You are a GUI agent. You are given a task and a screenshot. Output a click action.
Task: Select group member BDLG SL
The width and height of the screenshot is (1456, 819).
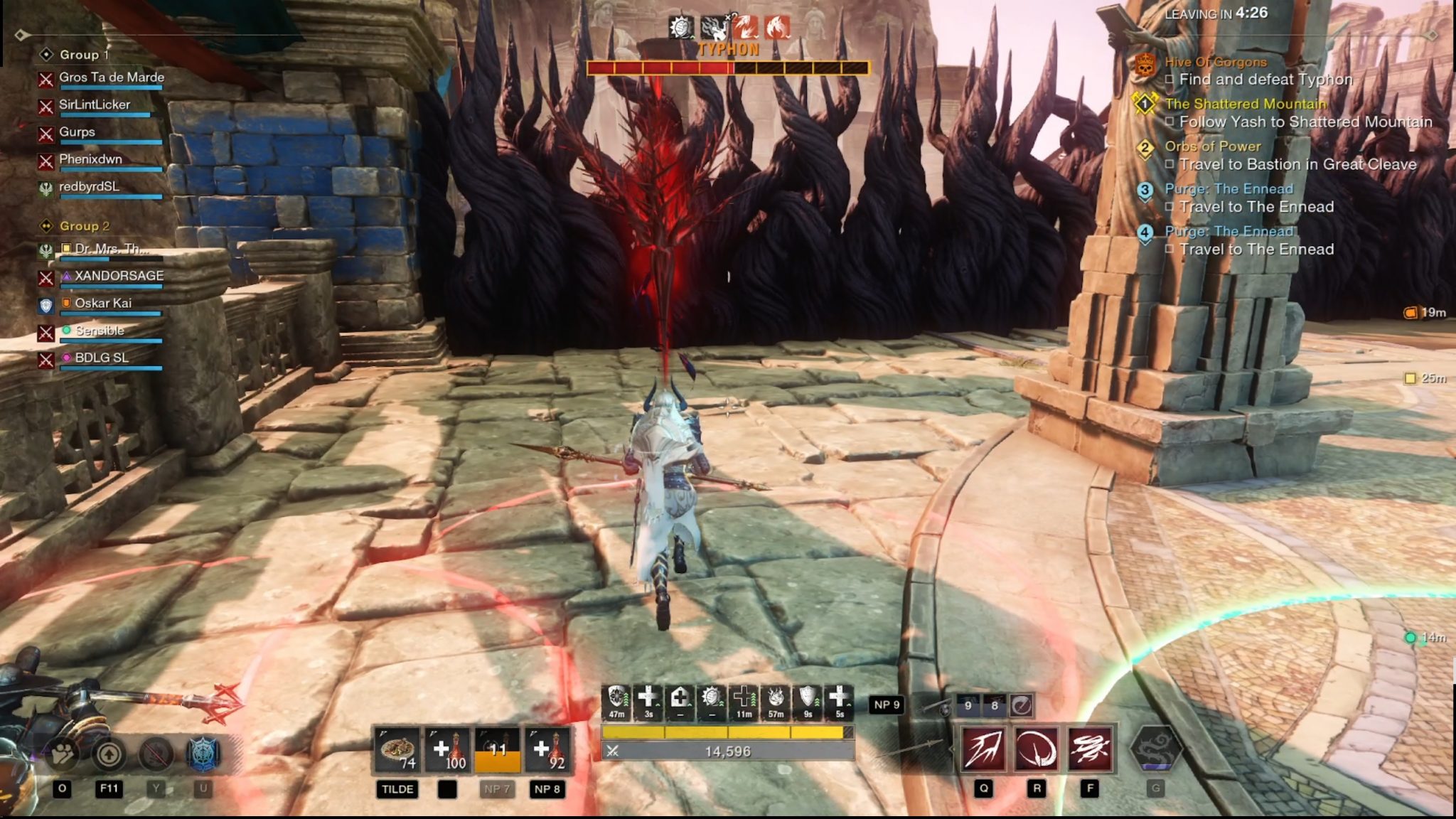[102, 358]
